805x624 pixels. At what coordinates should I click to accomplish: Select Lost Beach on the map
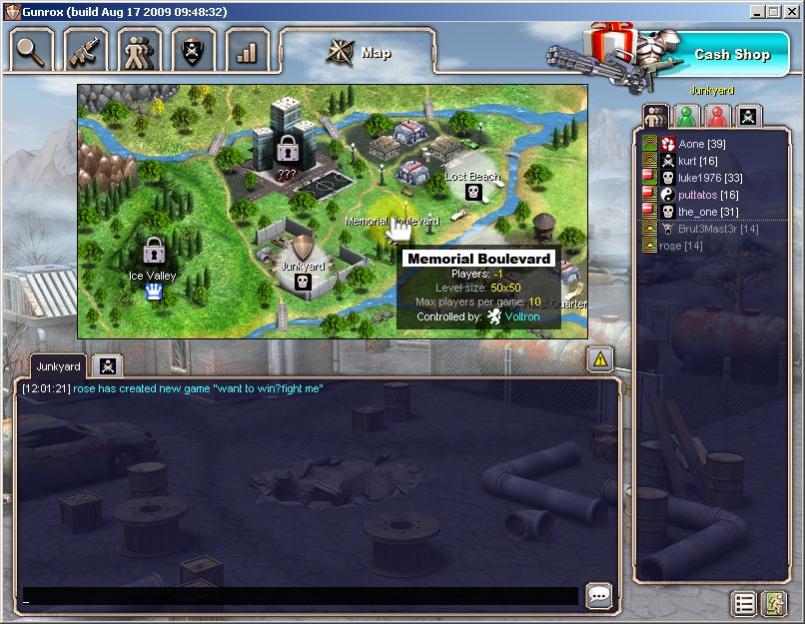[473, 187]
